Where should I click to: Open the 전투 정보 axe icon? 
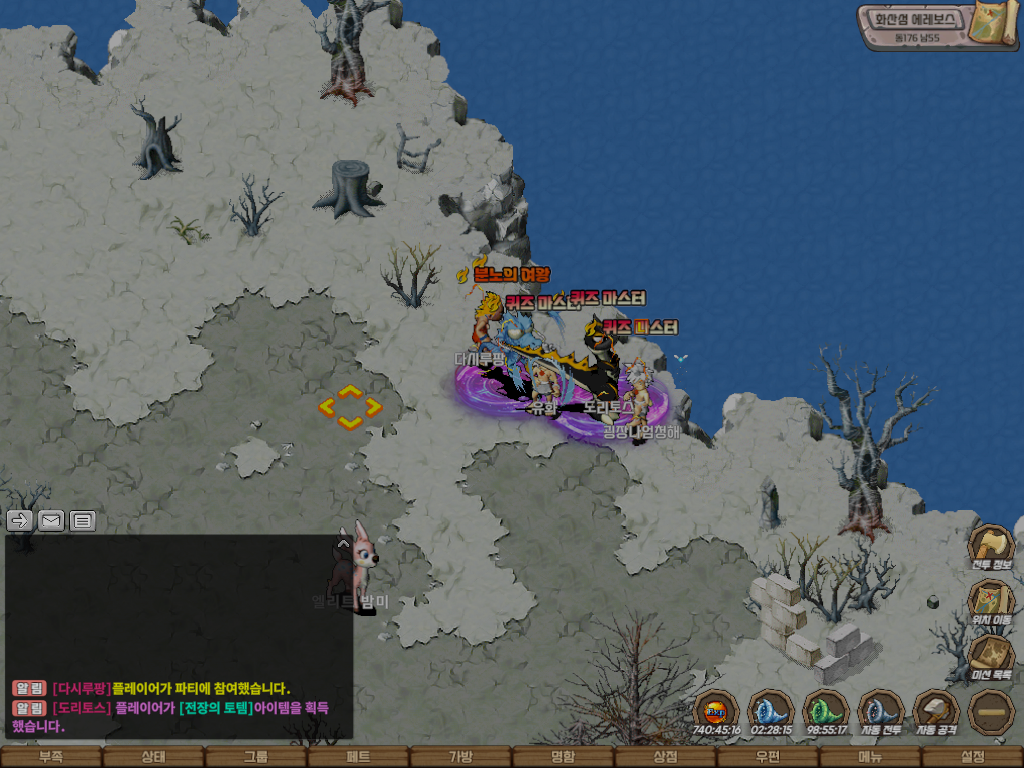coord(991,545)
